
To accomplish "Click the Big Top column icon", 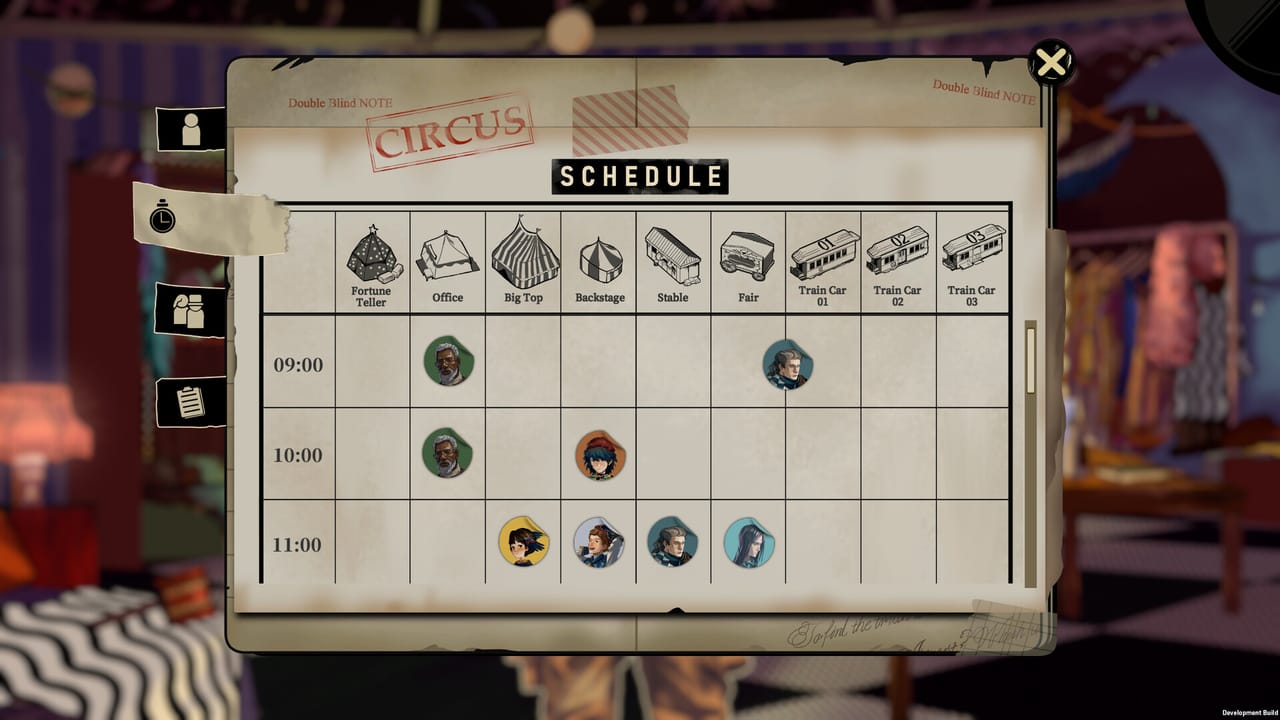I will (523, 255).
